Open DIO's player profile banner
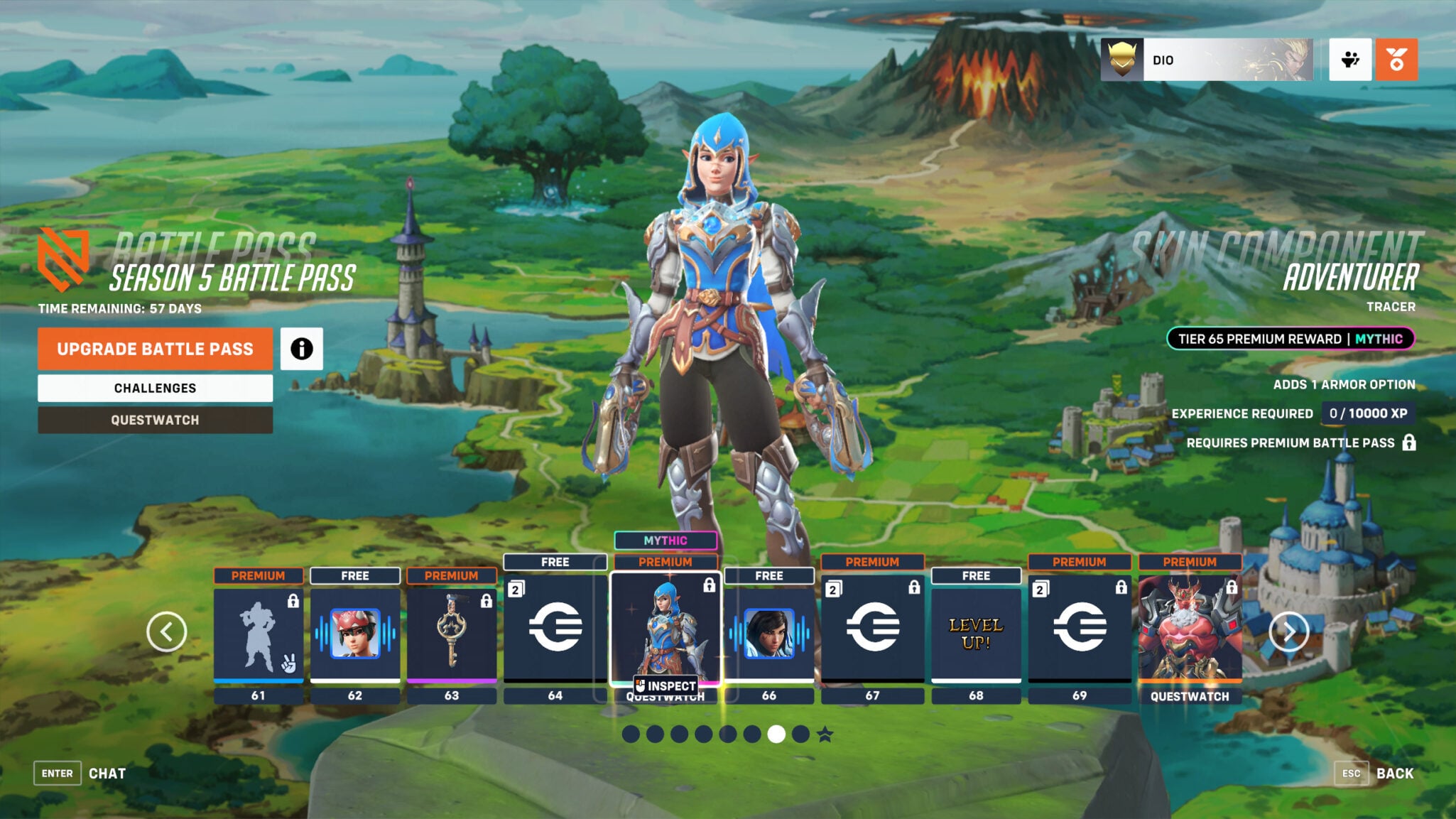Viewport: 1456px width, 819px height. click(x=1207, y=60)
